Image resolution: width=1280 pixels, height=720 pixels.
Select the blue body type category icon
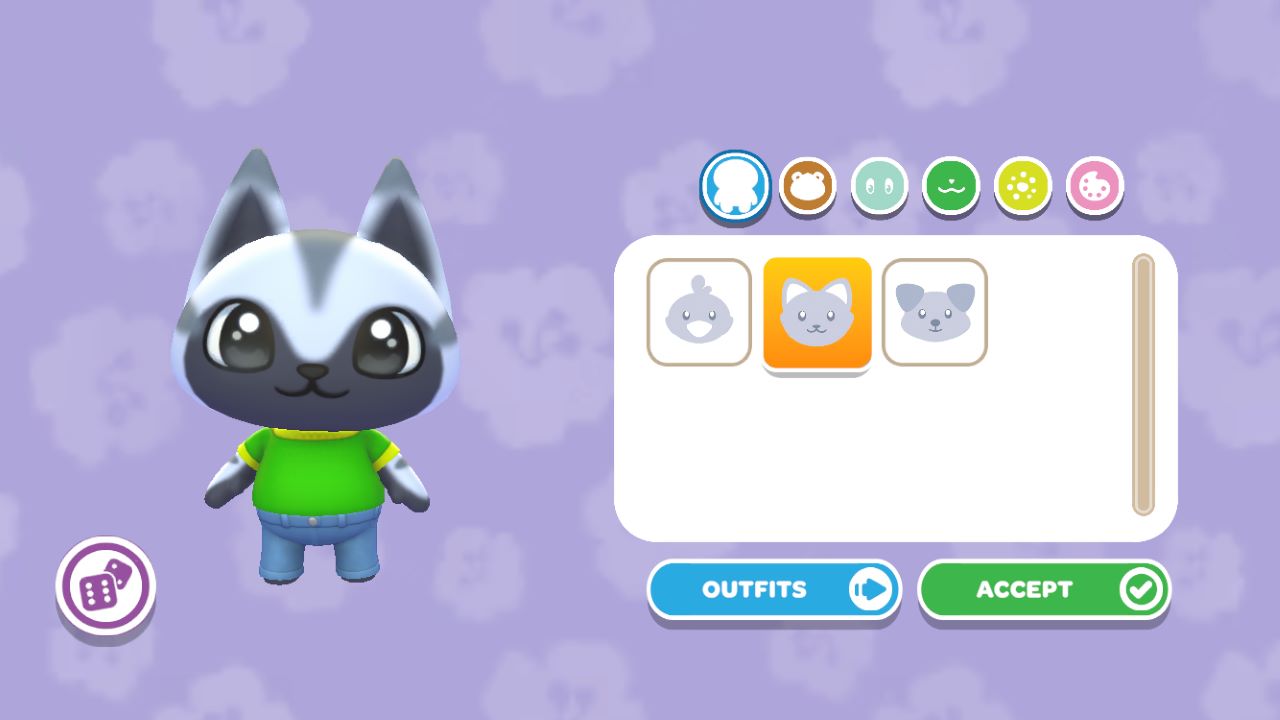pyautogui.click(x=735, y=185)
